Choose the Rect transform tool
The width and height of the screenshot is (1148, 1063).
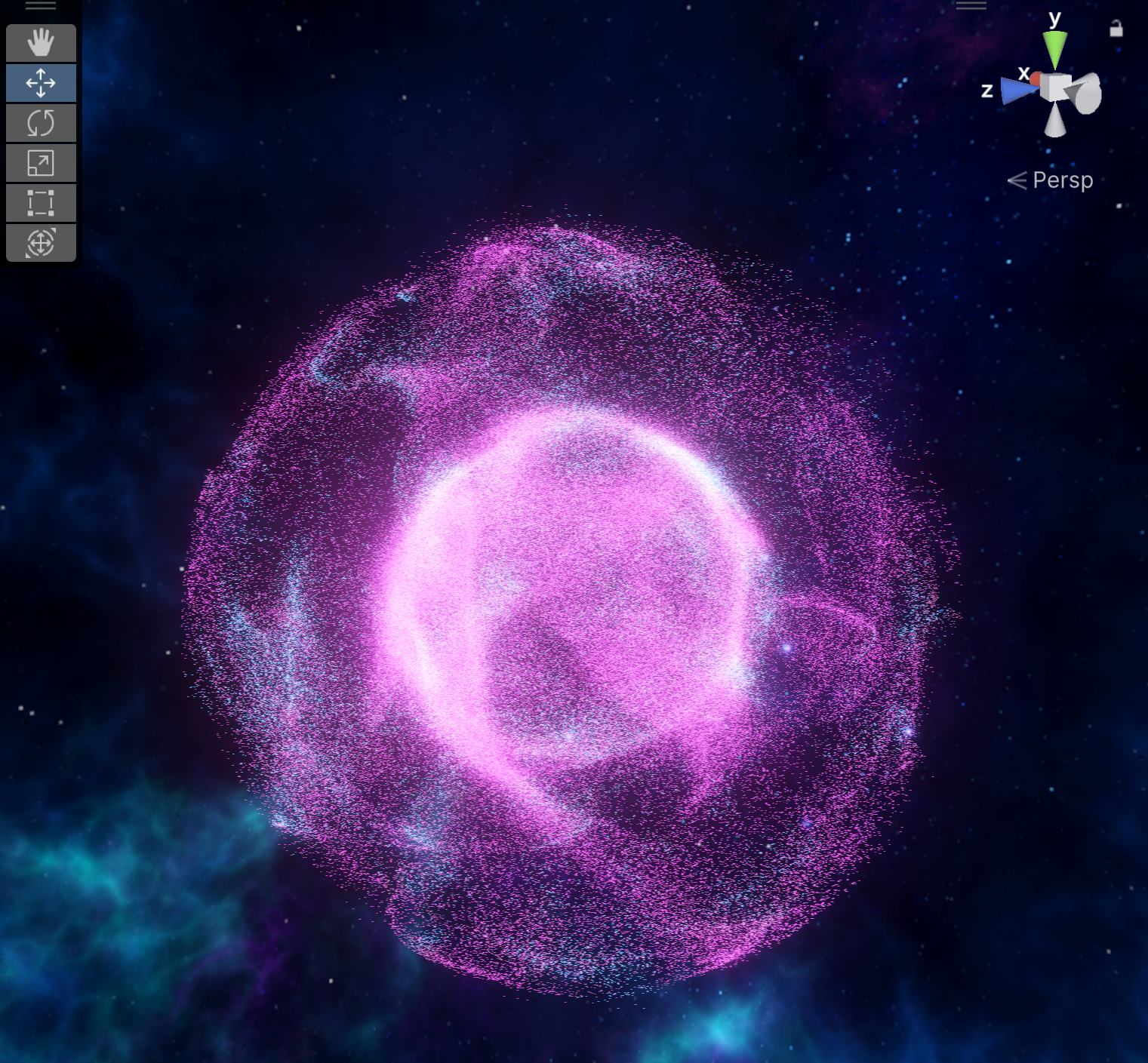tap(41, 203)
